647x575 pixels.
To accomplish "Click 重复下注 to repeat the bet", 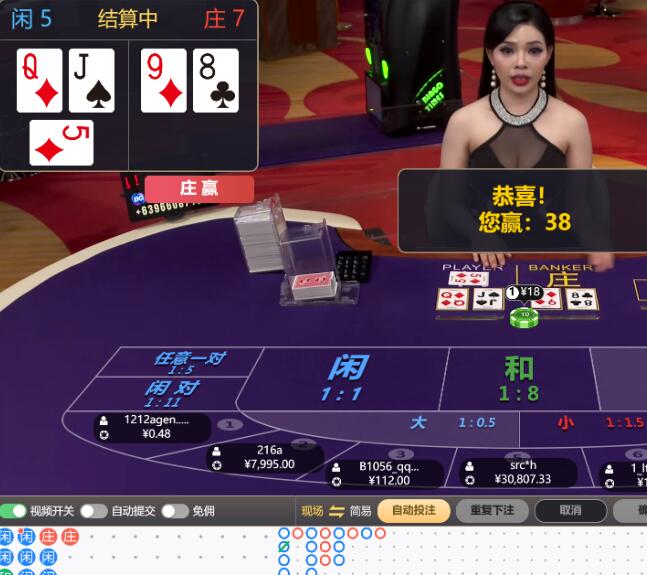I will (492, 511).
